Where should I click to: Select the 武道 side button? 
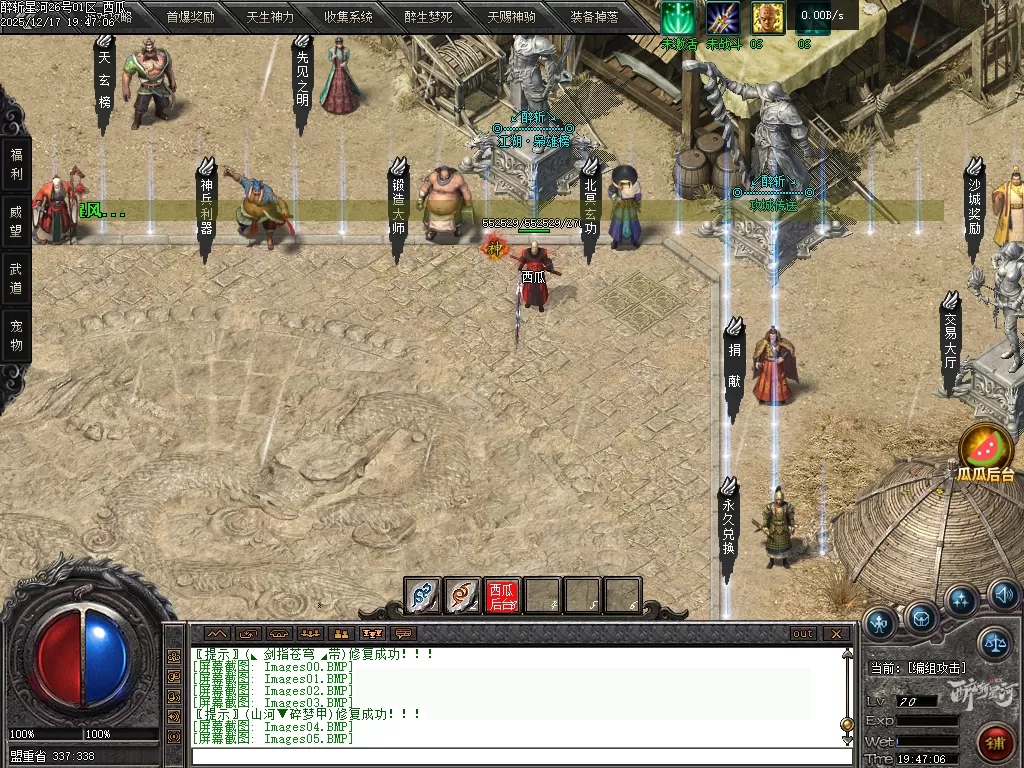(16, 279)
